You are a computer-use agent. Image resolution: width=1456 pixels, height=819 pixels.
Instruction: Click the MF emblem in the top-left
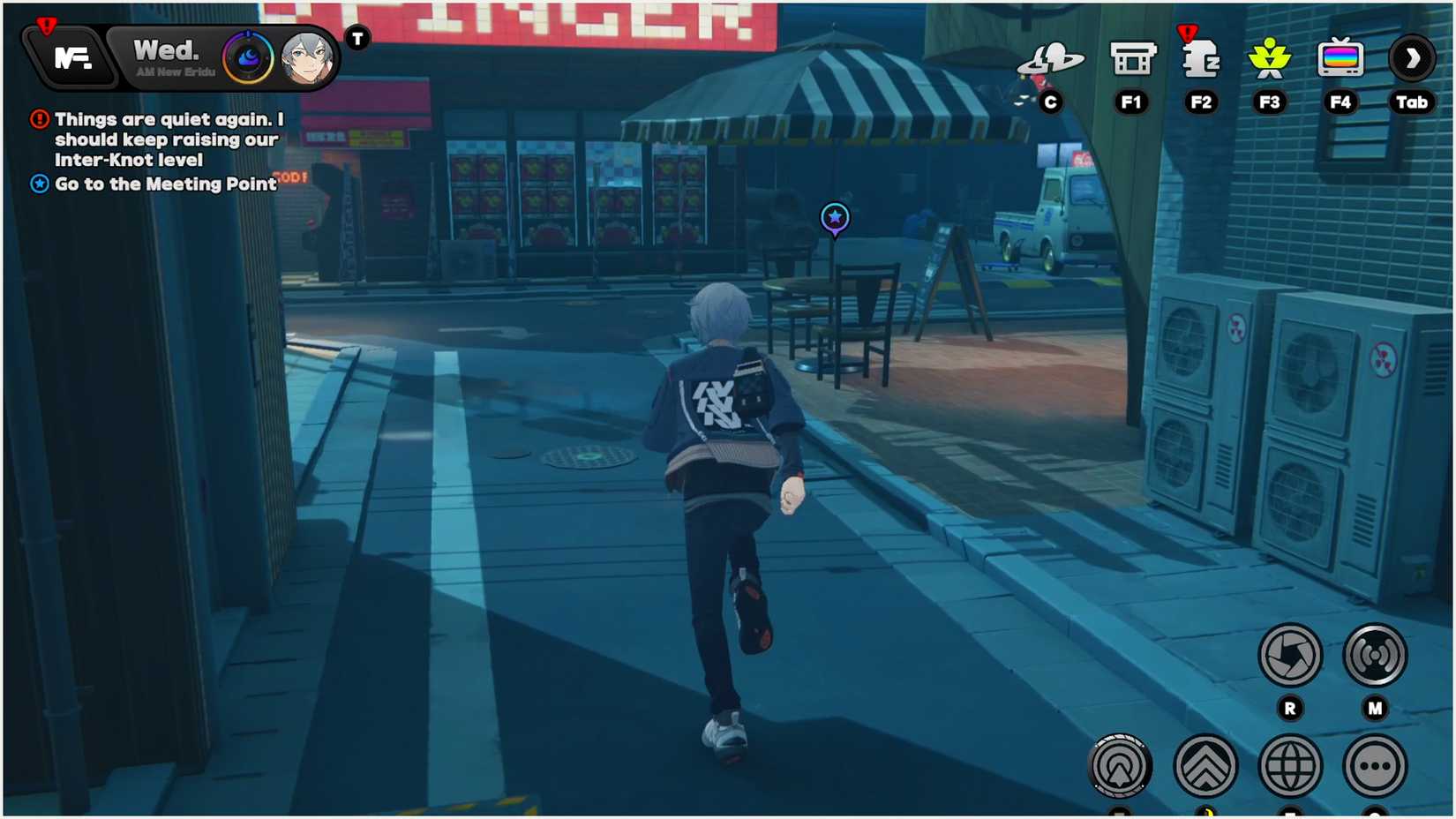point(73,57)
